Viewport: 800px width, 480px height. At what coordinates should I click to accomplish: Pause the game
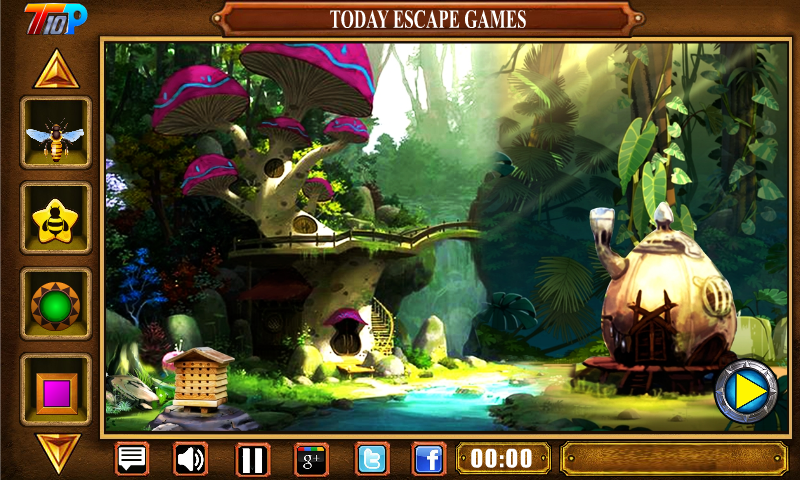click(252, 459)
